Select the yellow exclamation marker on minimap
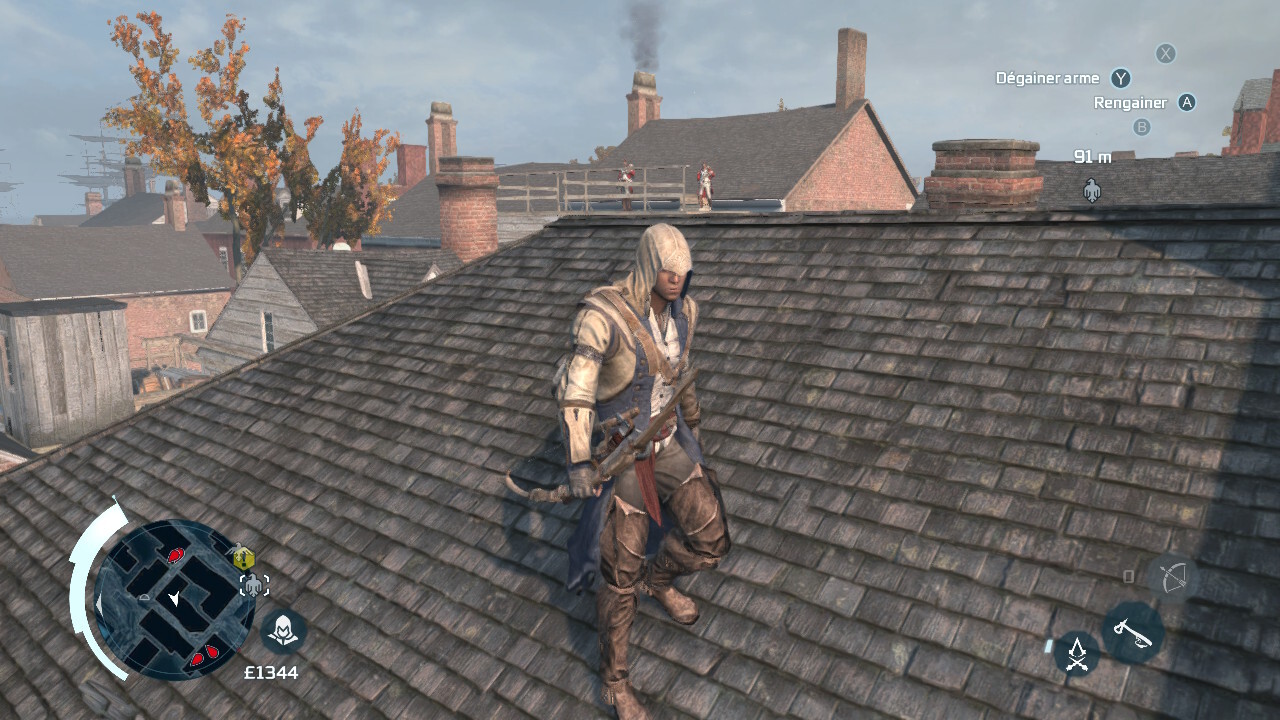Image resolution: width=1280 pixels, height=720 pixels. 244,557
